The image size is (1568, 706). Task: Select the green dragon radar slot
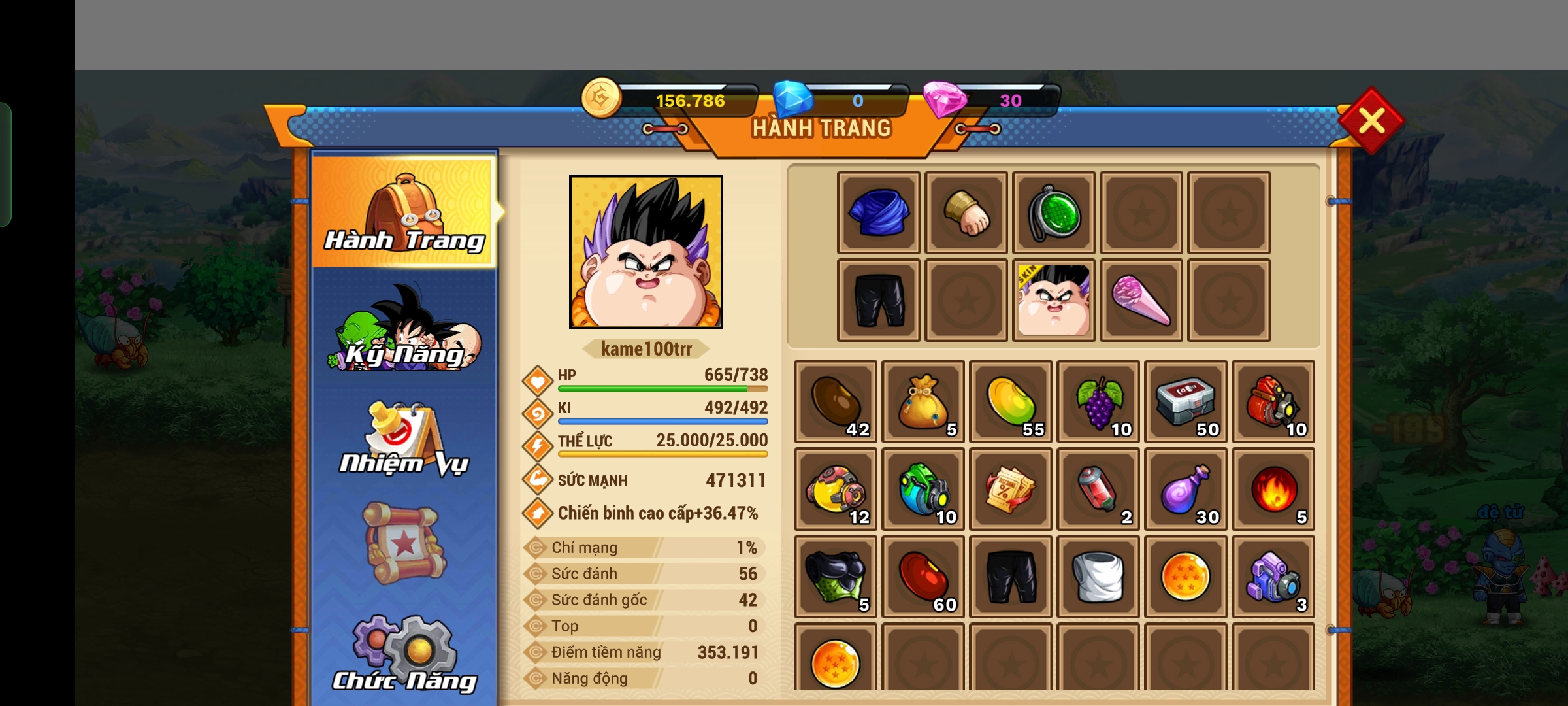click(1054, 212)
